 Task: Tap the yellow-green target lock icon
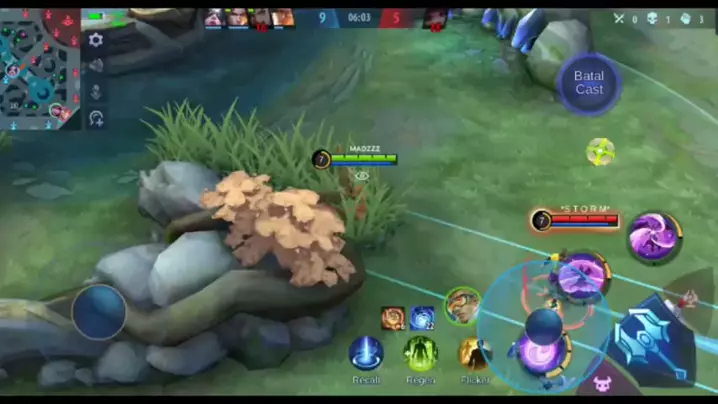[600, 152]
